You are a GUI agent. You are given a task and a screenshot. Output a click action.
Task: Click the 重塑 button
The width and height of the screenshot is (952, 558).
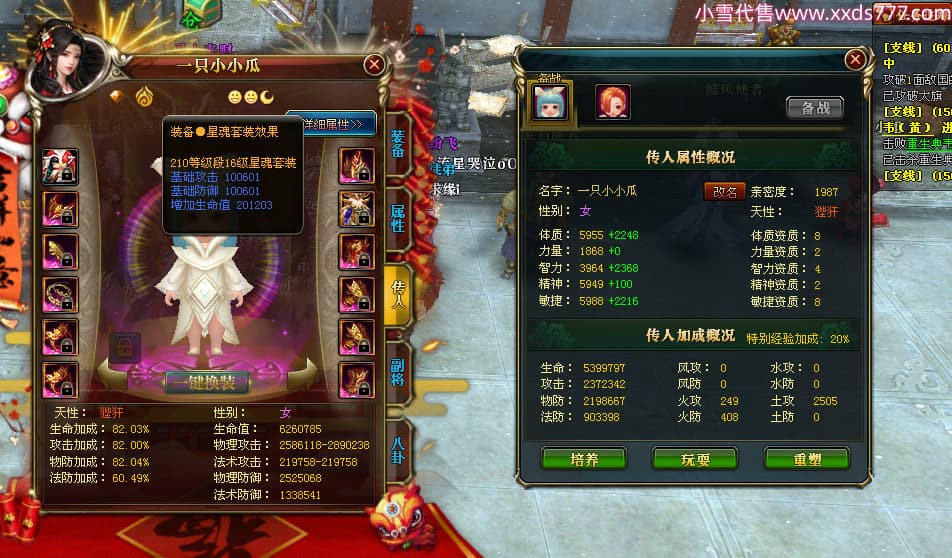pyautogui.click(x=806, y=458)
